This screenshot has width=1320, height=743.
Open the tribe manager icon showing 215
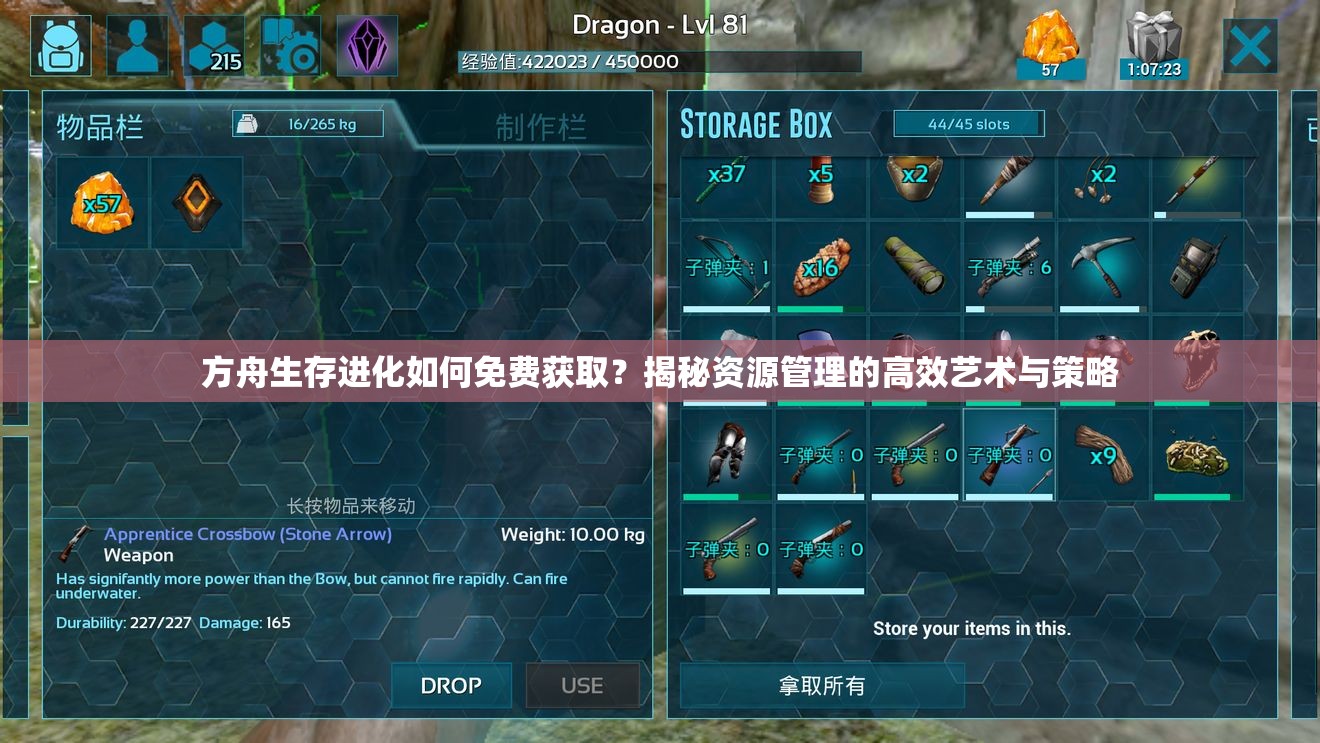[213, 44]
